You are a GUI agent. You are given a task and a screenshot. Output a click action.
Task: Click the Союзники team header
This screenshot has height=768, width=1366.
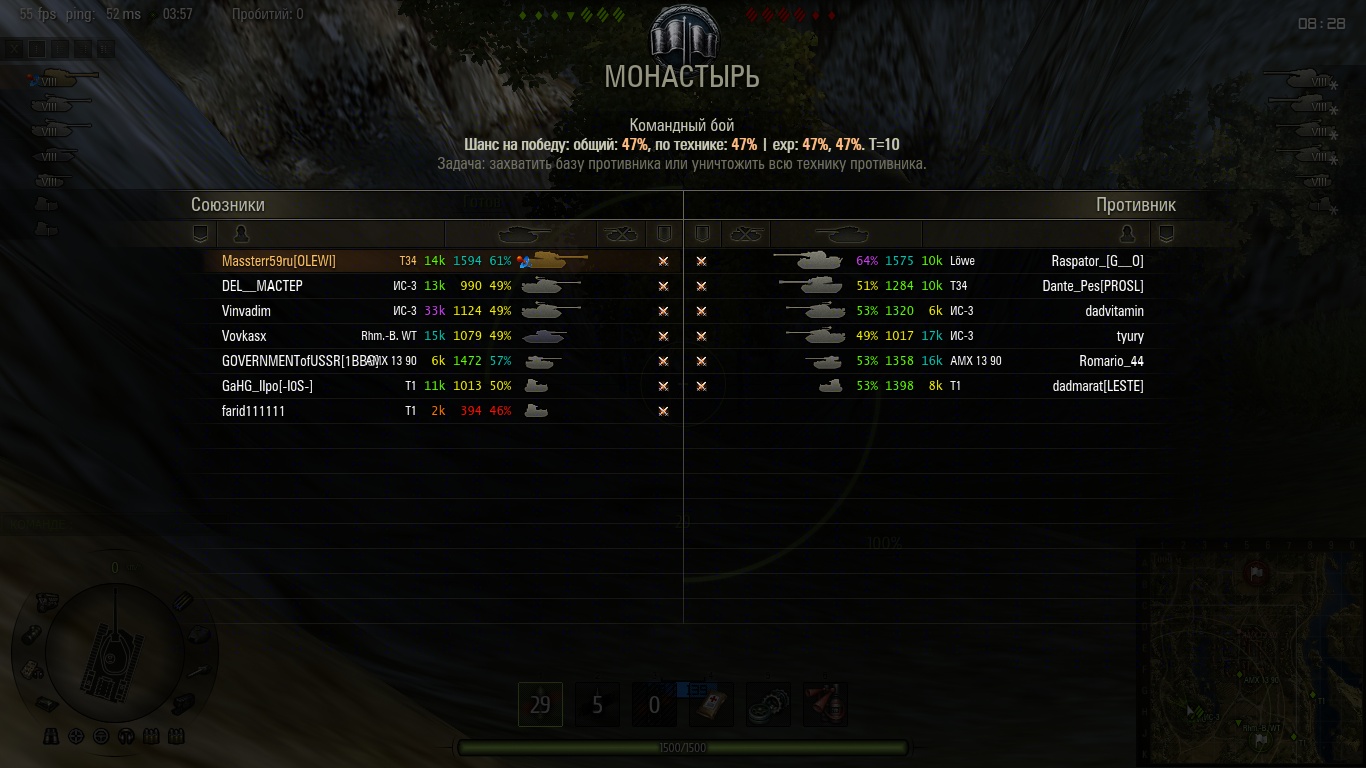pyautogui.click(x=228, y=205)
